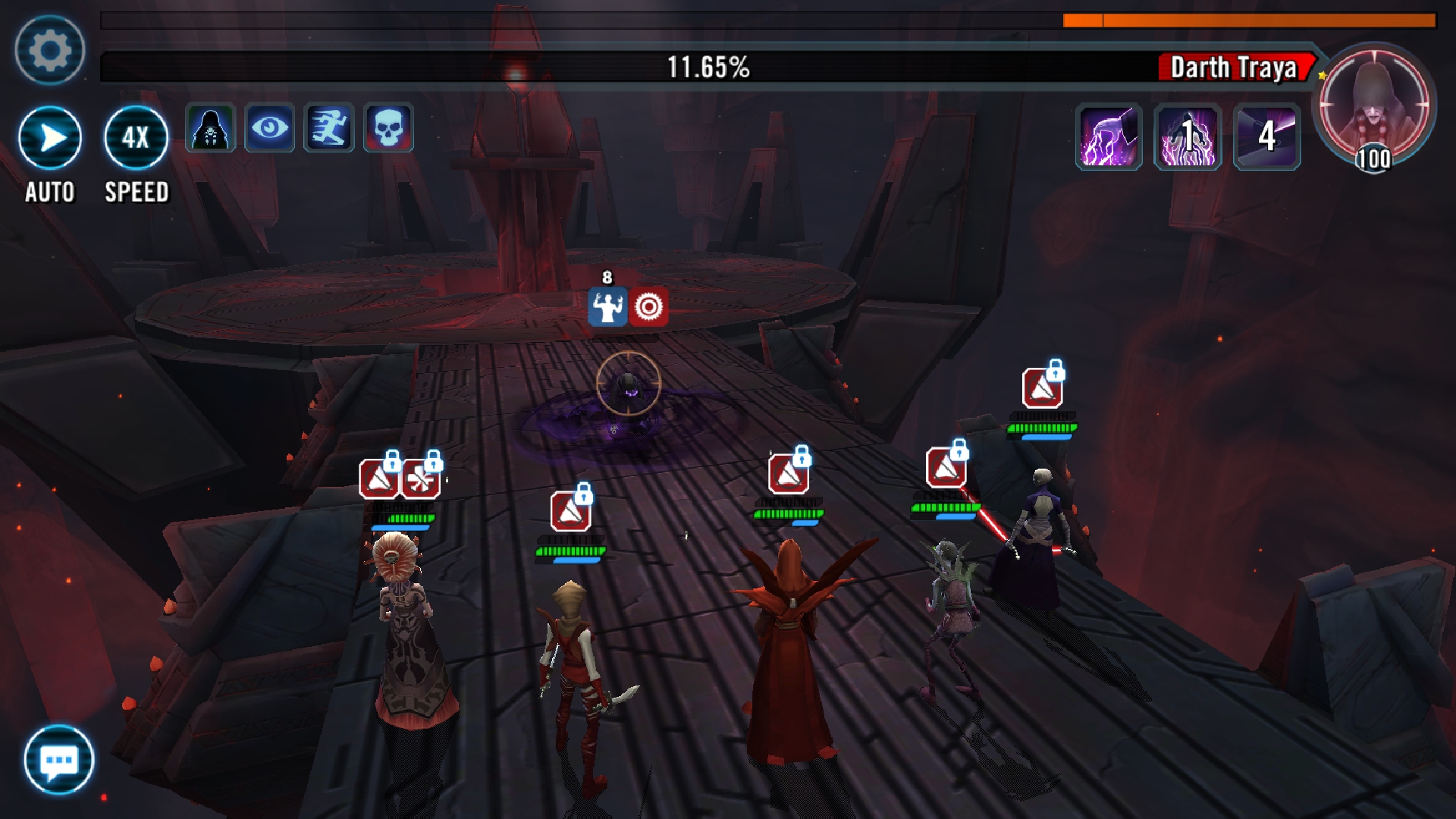Select the Darth Traya boss portrait

1373,106
